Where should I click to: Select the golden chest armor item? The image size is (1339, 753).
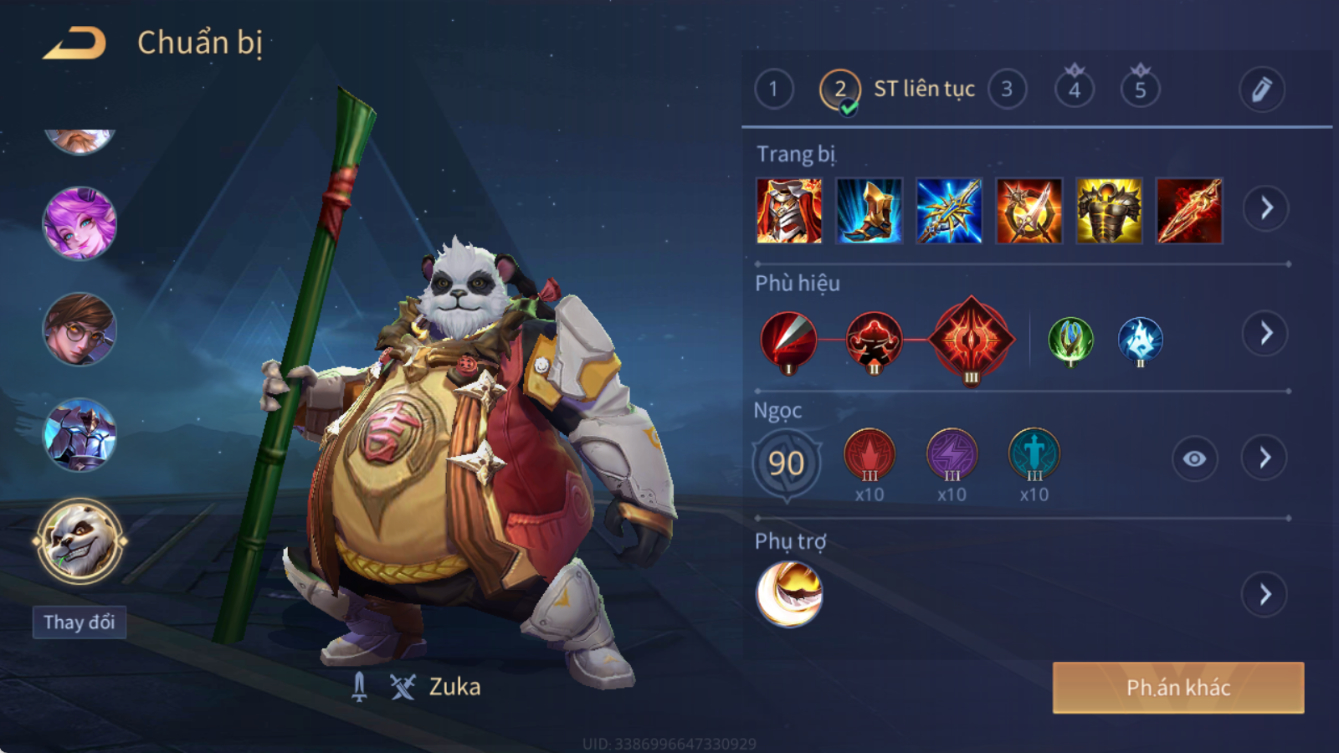click(x=1109, y=211)
